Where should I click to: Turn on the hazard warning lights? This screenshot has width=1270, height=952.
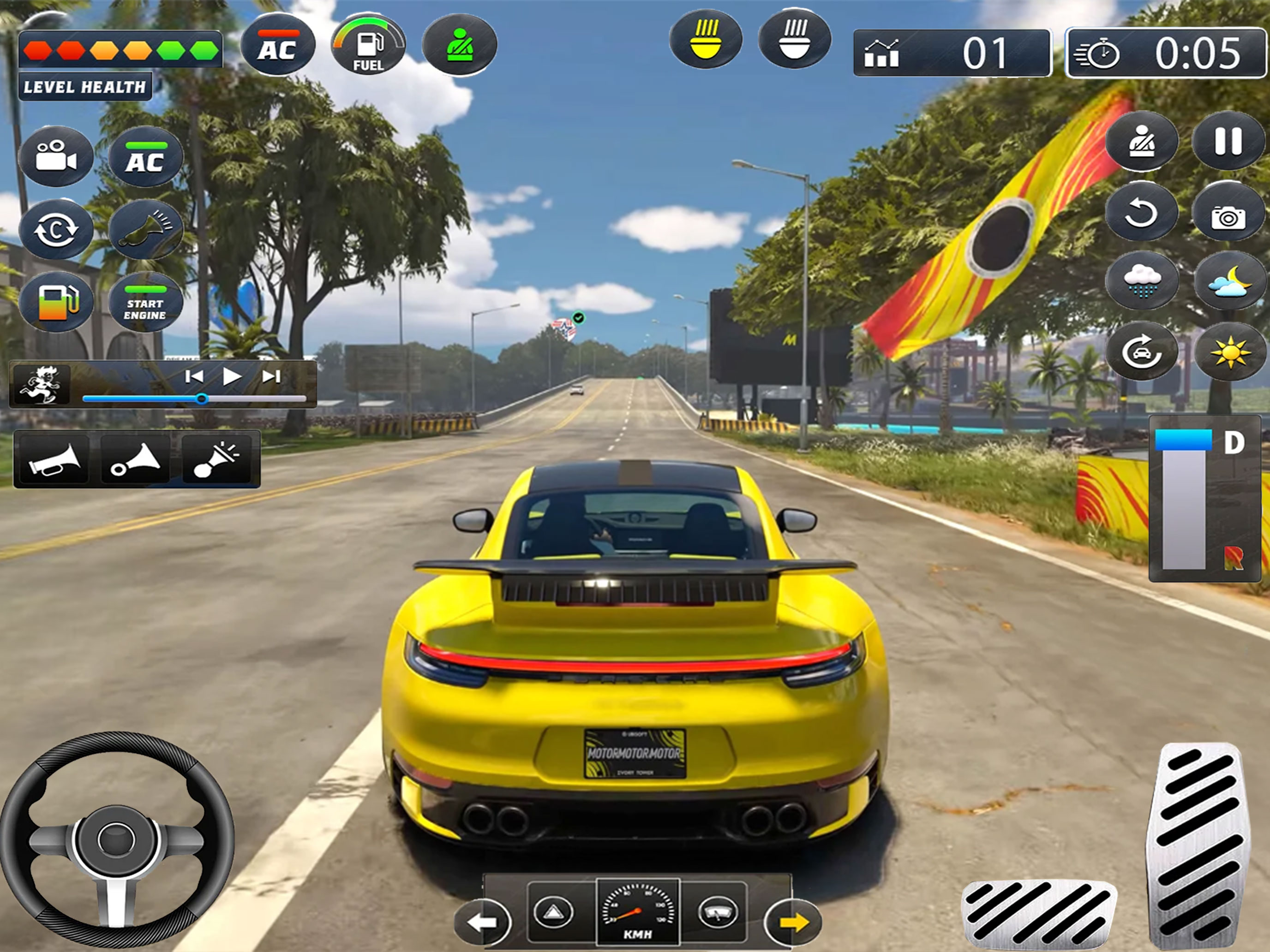click(553, 911)
